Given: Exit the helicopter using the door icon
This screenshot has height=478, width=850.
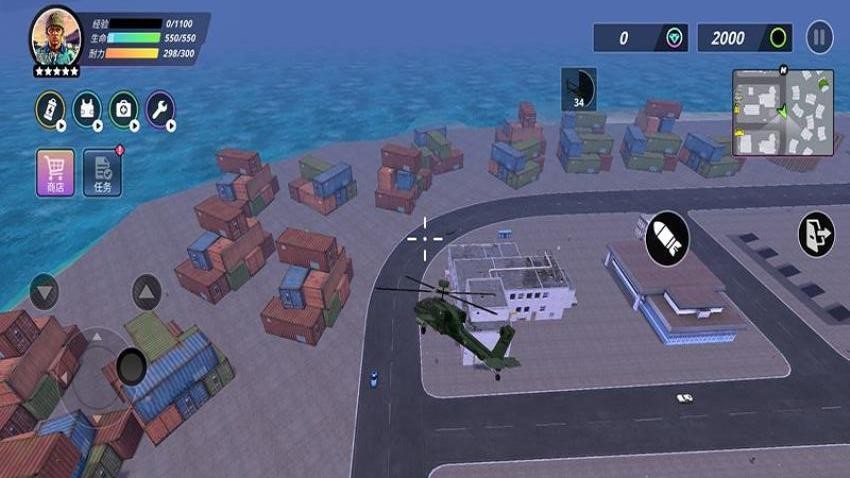Looking at the screenshot, I should pos(816,234).
